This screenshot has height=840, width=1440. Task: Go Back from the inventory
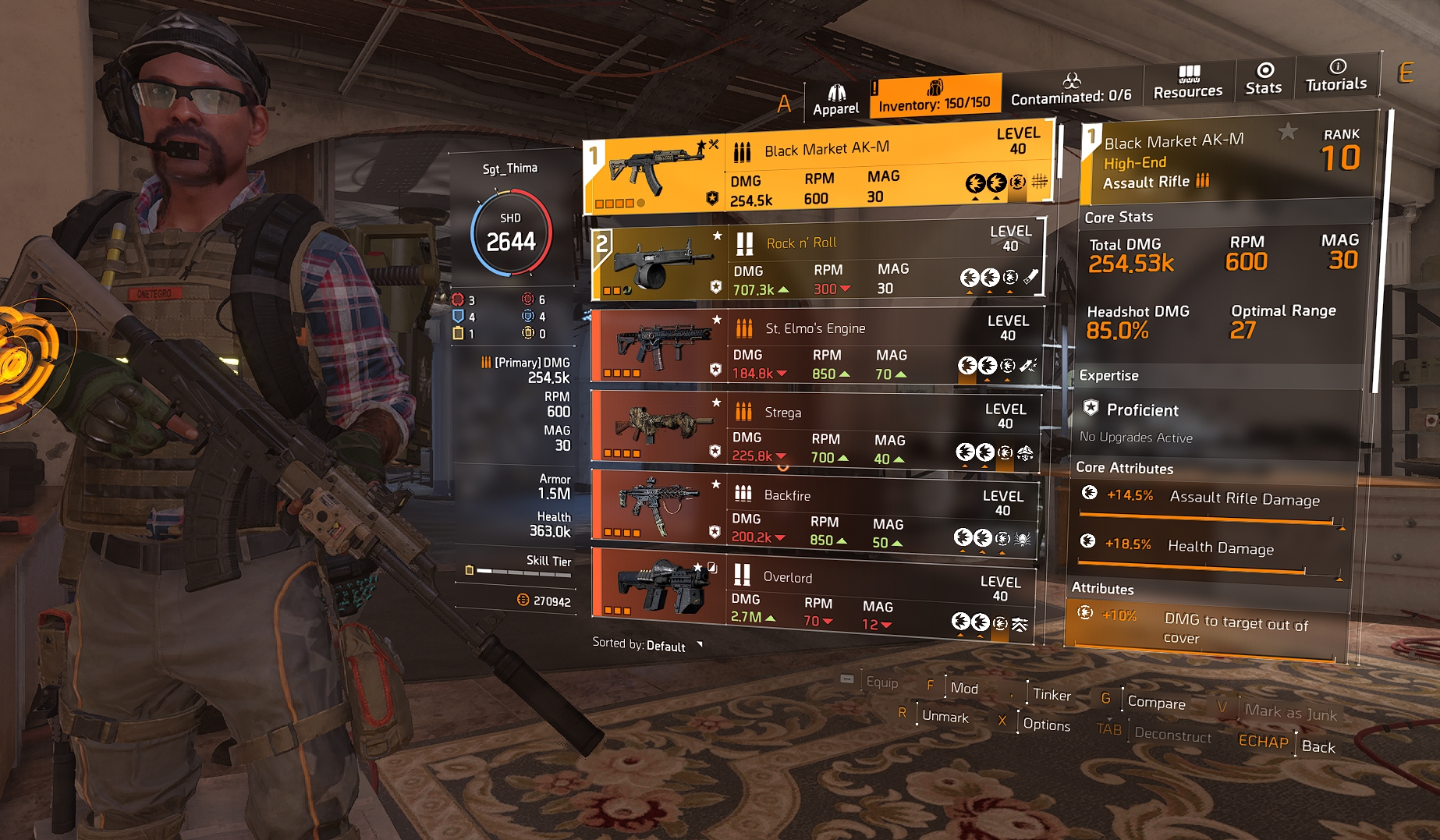(x=1318, y=746)
